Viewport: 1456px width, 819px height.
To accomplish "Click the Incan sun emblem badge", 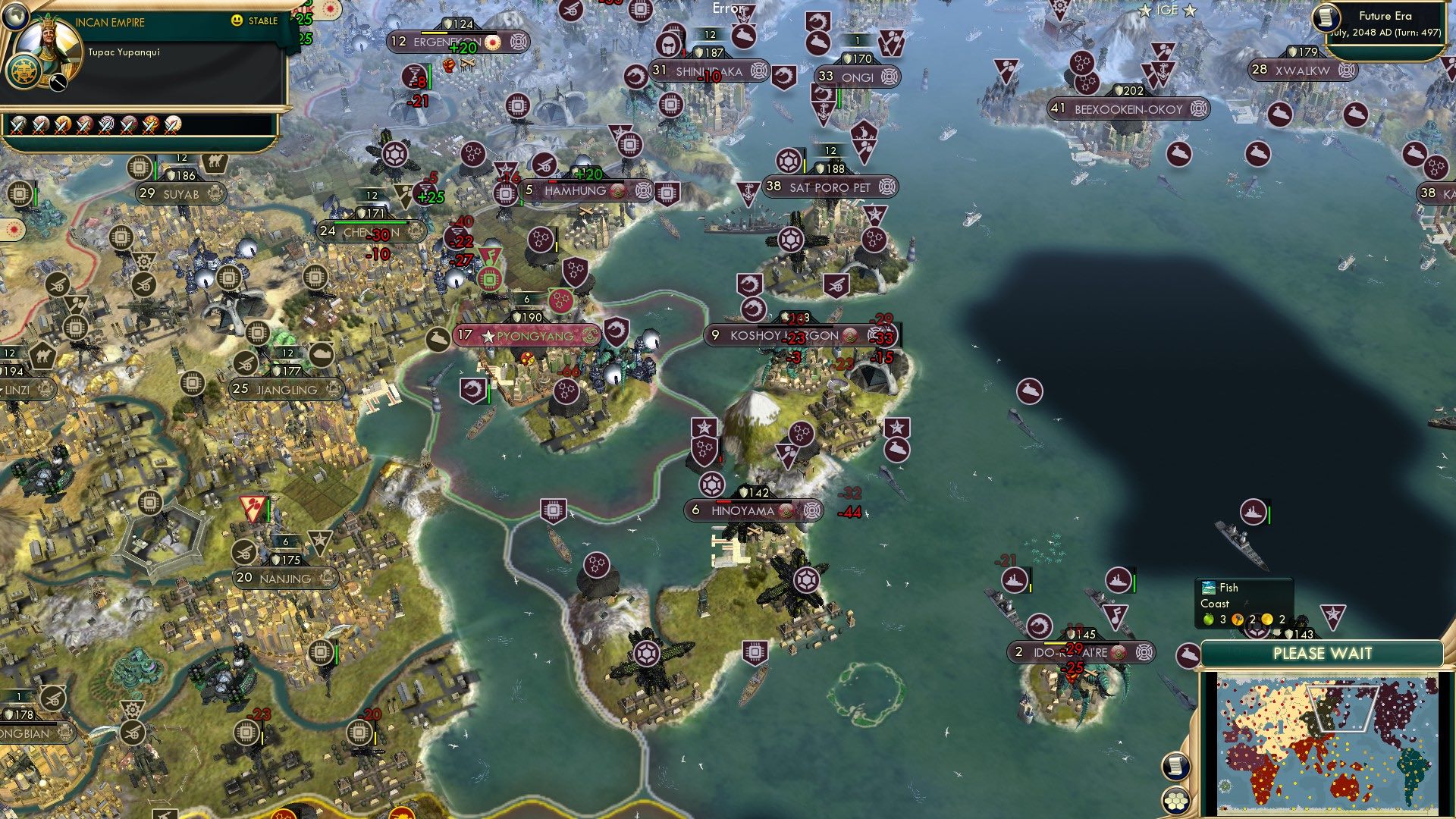I will pyautogui.click(x=24, y=72).
